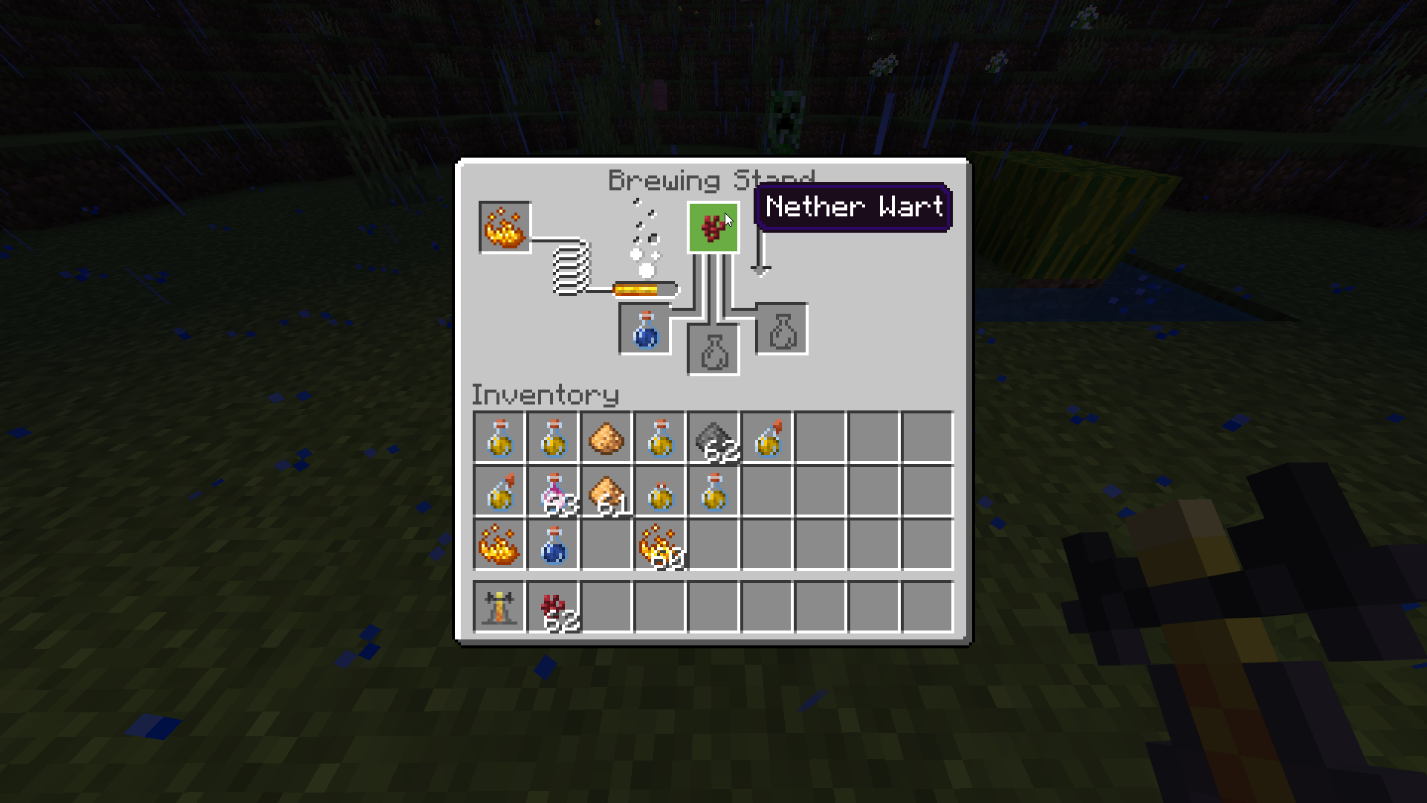Pick up the yellow splash potion with pointed cap
This screenshot has height=803, width=1427.
[499, 491]
